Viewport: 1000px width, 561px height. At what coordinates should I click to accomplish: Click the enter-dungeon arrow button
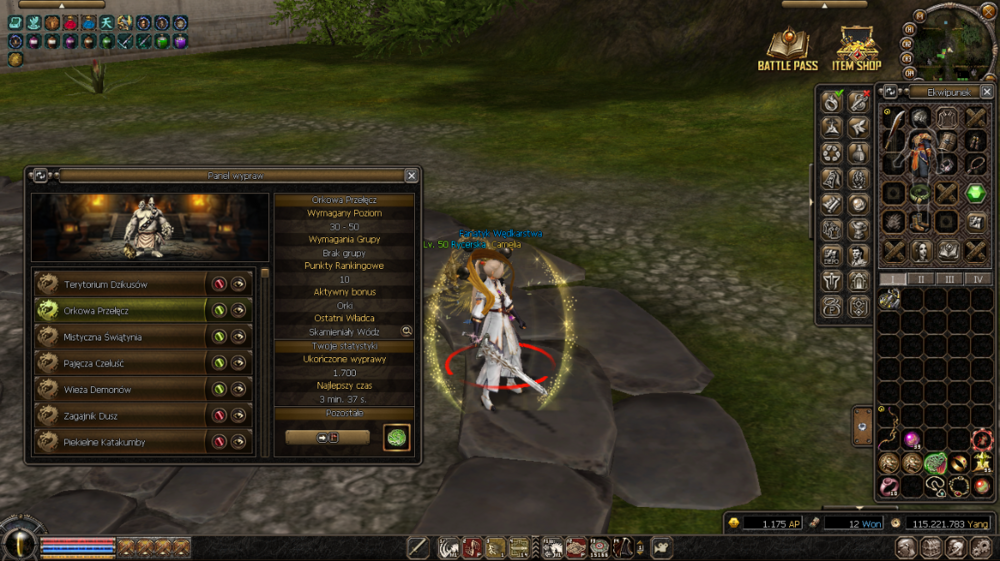[x=327, y=437]
